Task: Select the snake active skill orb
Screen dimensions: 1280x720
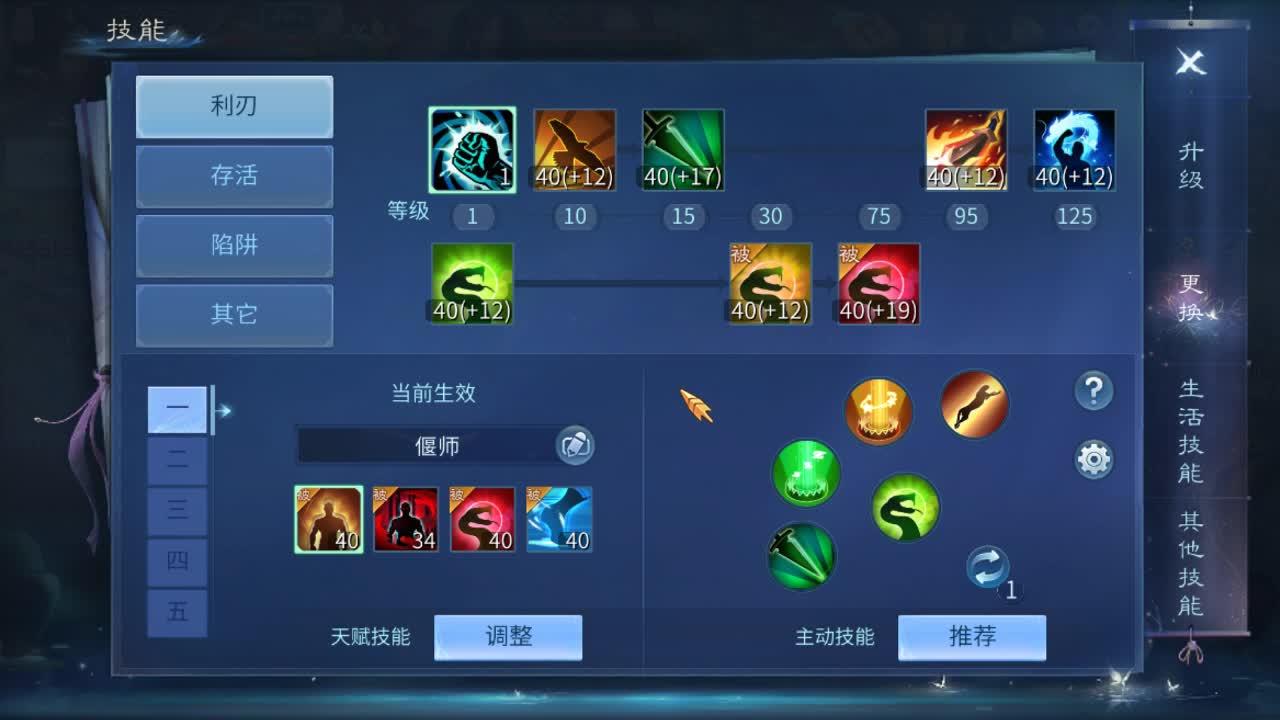Action: point(905,507)
